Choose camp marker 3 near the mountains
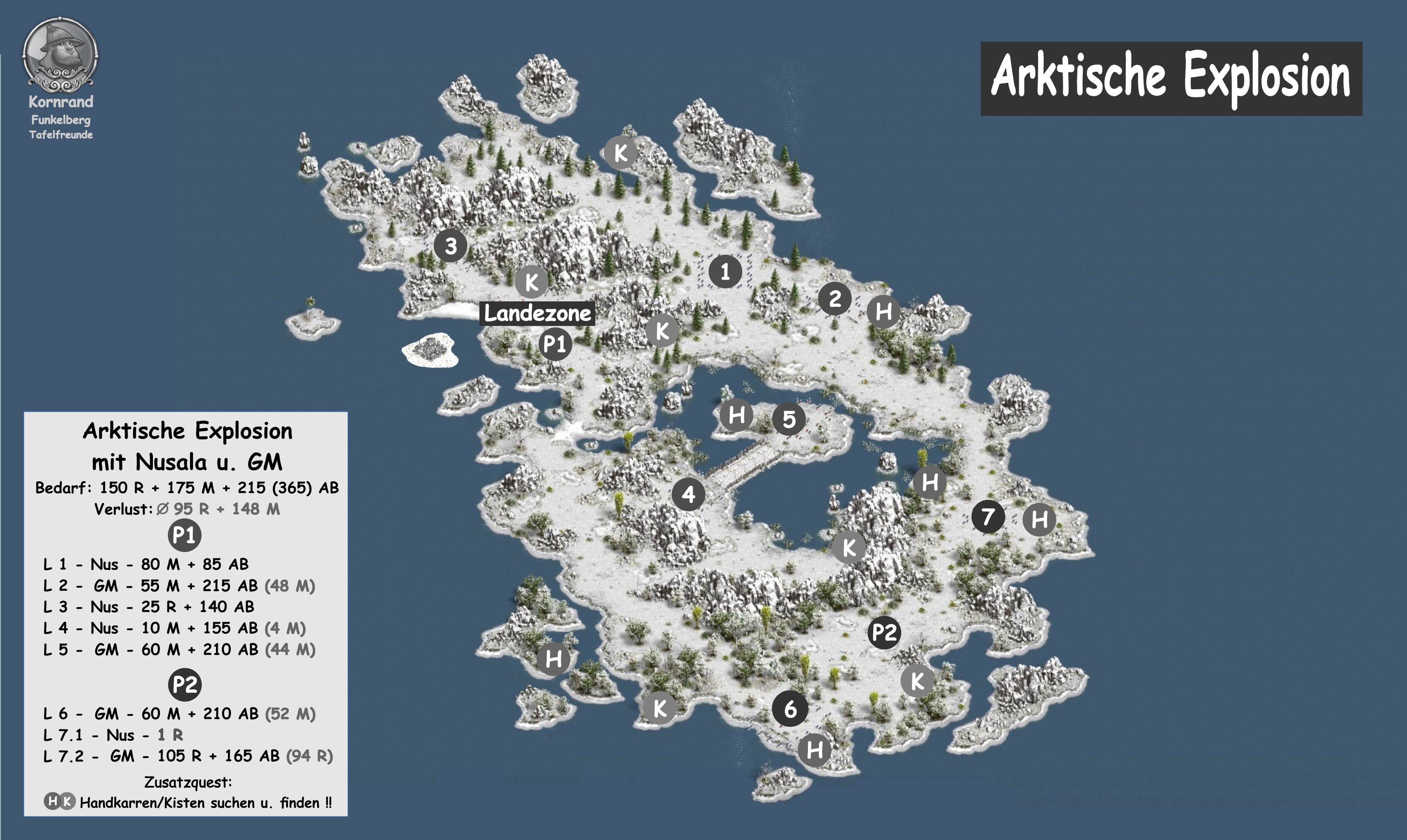Screen dimensions: 1407x840 (451, 246)
